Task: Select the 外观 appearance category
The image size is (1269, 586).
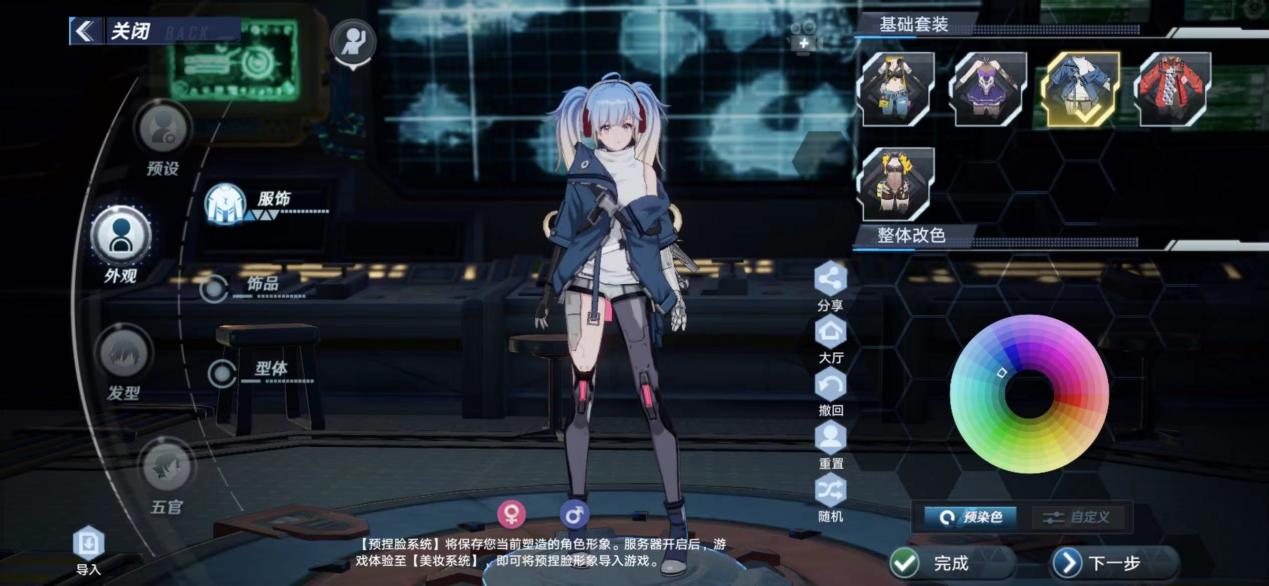Action: coord(121,236)
